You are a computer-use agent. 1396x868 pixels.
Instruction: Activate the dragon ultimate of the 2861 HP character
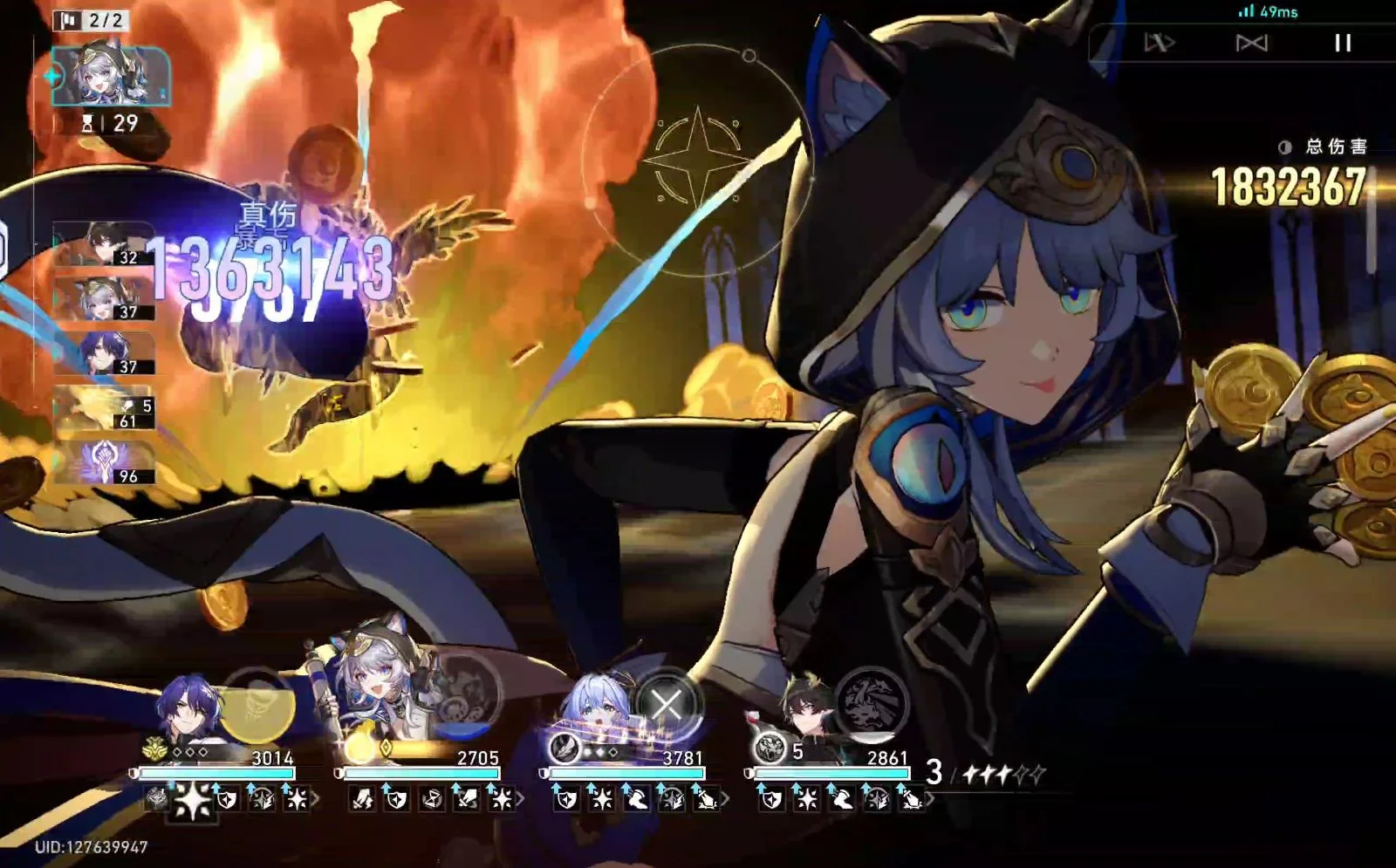(871, 702)
